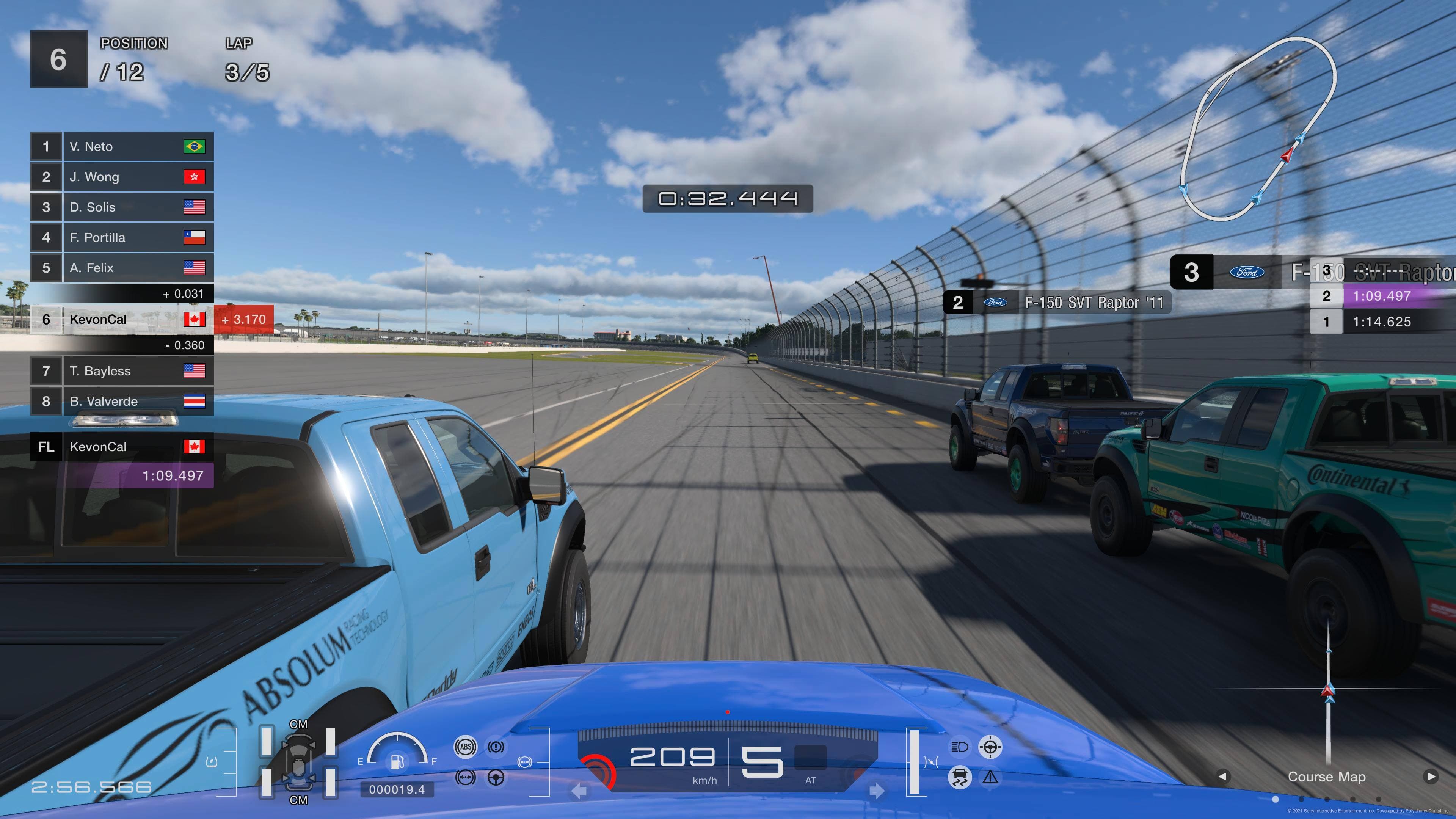This screenshot has height=819, width=1456.
Task: Select B. Valverde's standings row
Action: click(122, 401)
